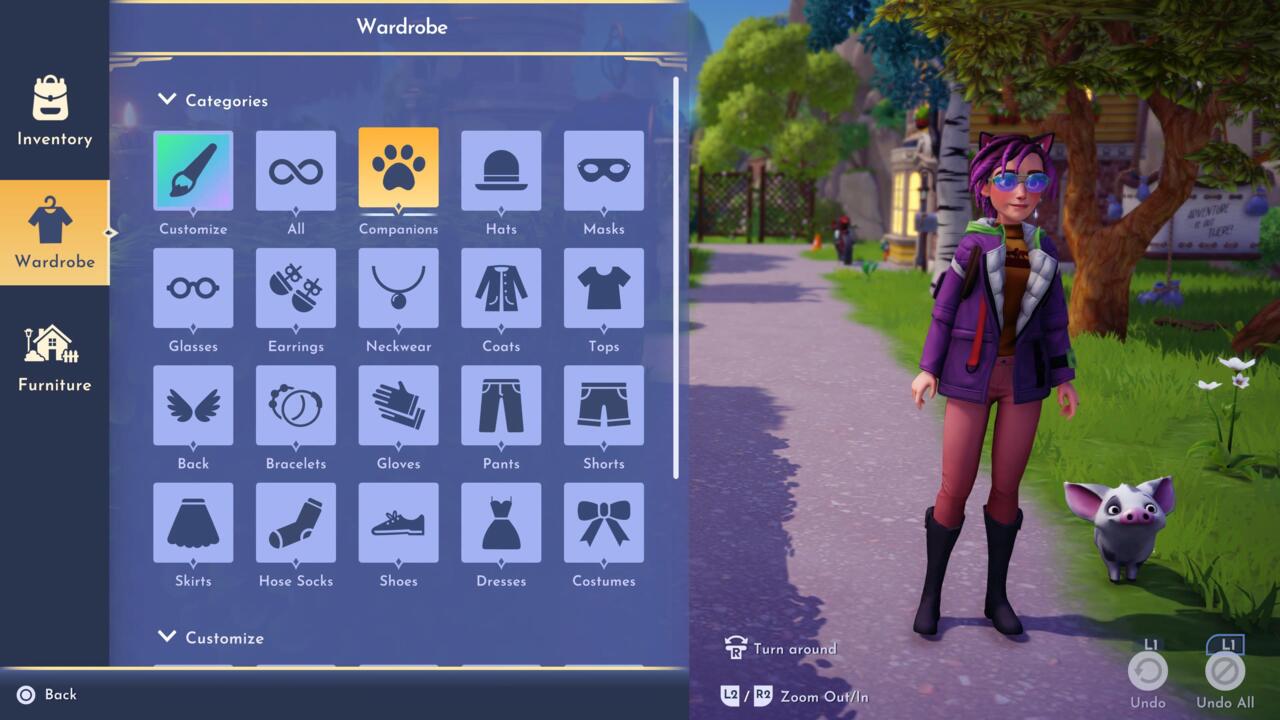Open the Tops category
The image size is (1280, 720).
coord(604,288)
